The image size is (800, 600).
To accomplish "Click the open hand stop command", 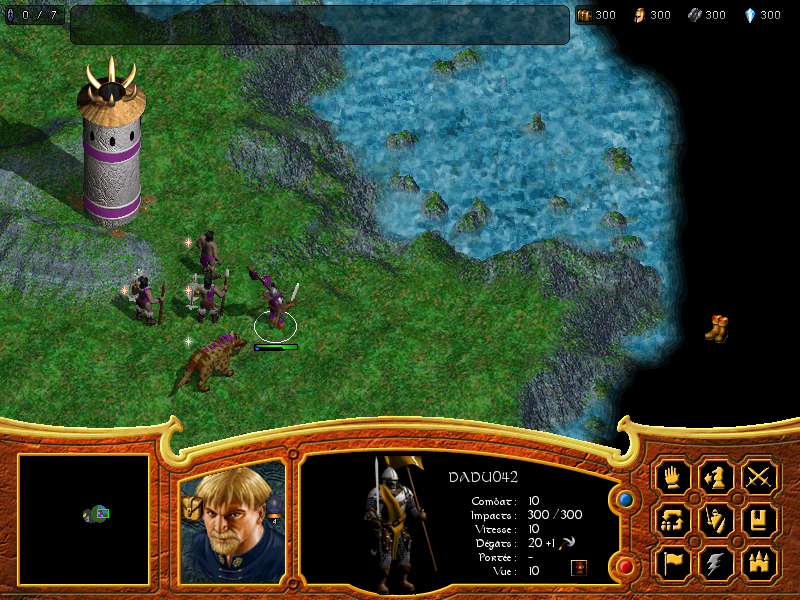I will click(x=672, y=476).
